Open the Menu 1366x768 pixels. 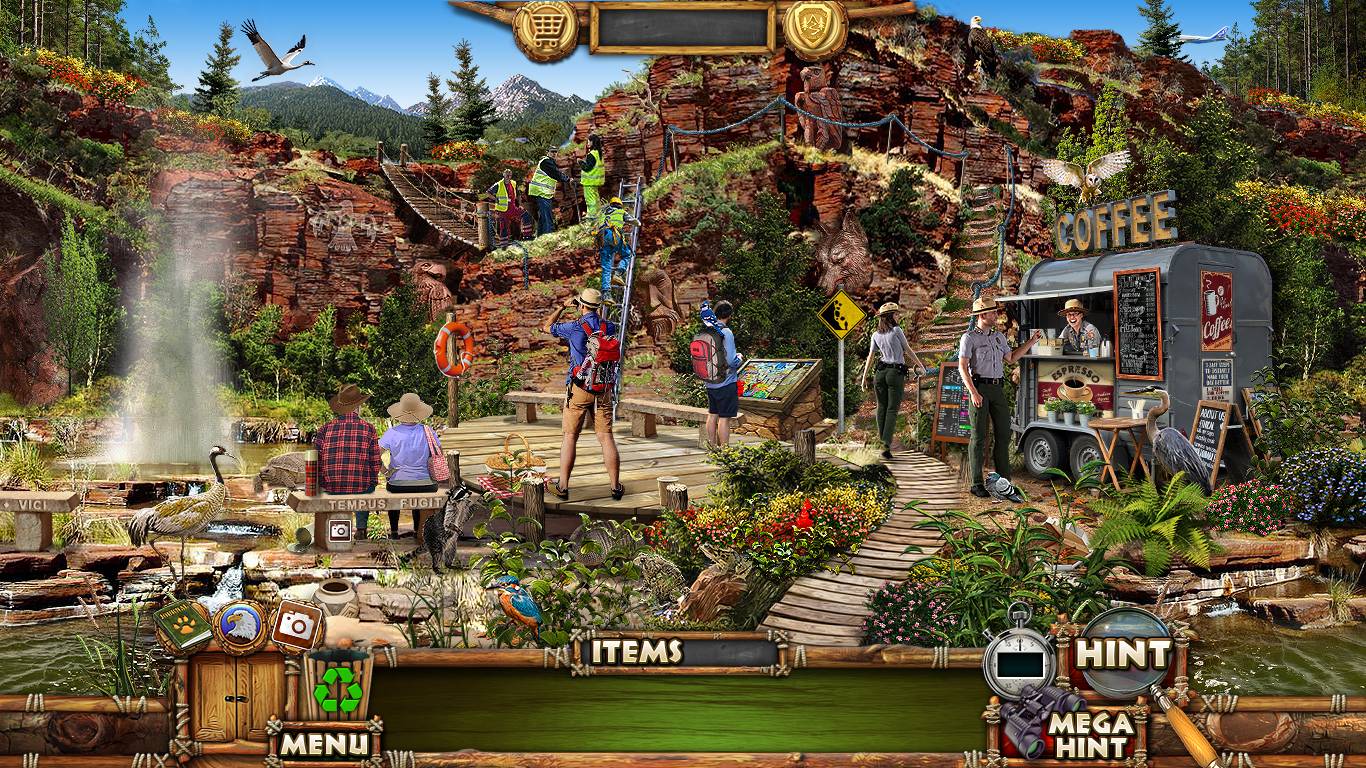coord(323,743)
